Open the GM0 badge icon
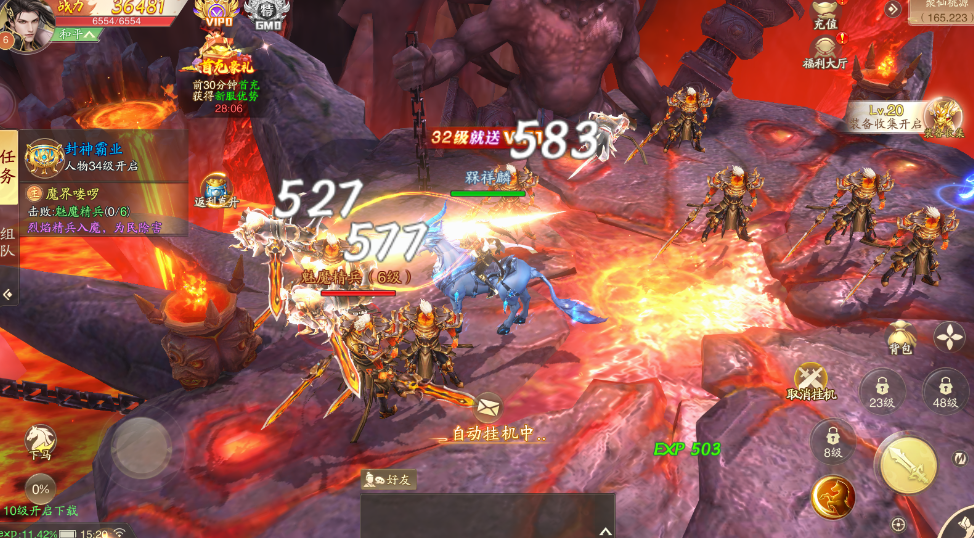The width and height of the screenshot is (974, 538). 263,15
